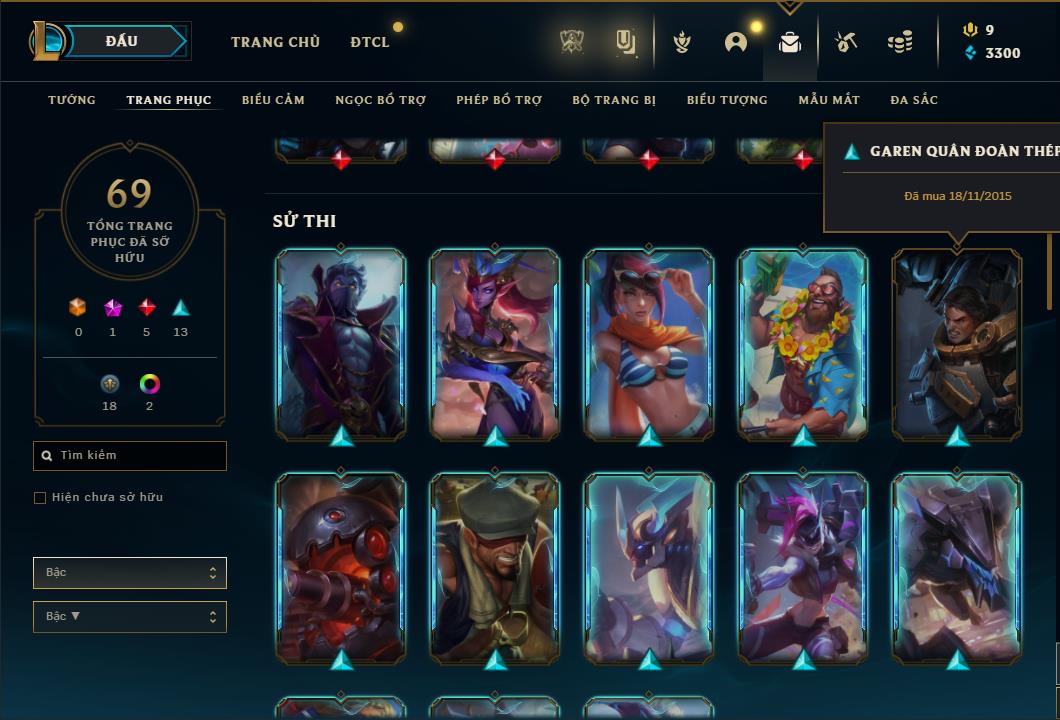This screenshot has height=720, width=1060.
Task: Focus the Tìm kiếm search box
Action: click(130, 456)
